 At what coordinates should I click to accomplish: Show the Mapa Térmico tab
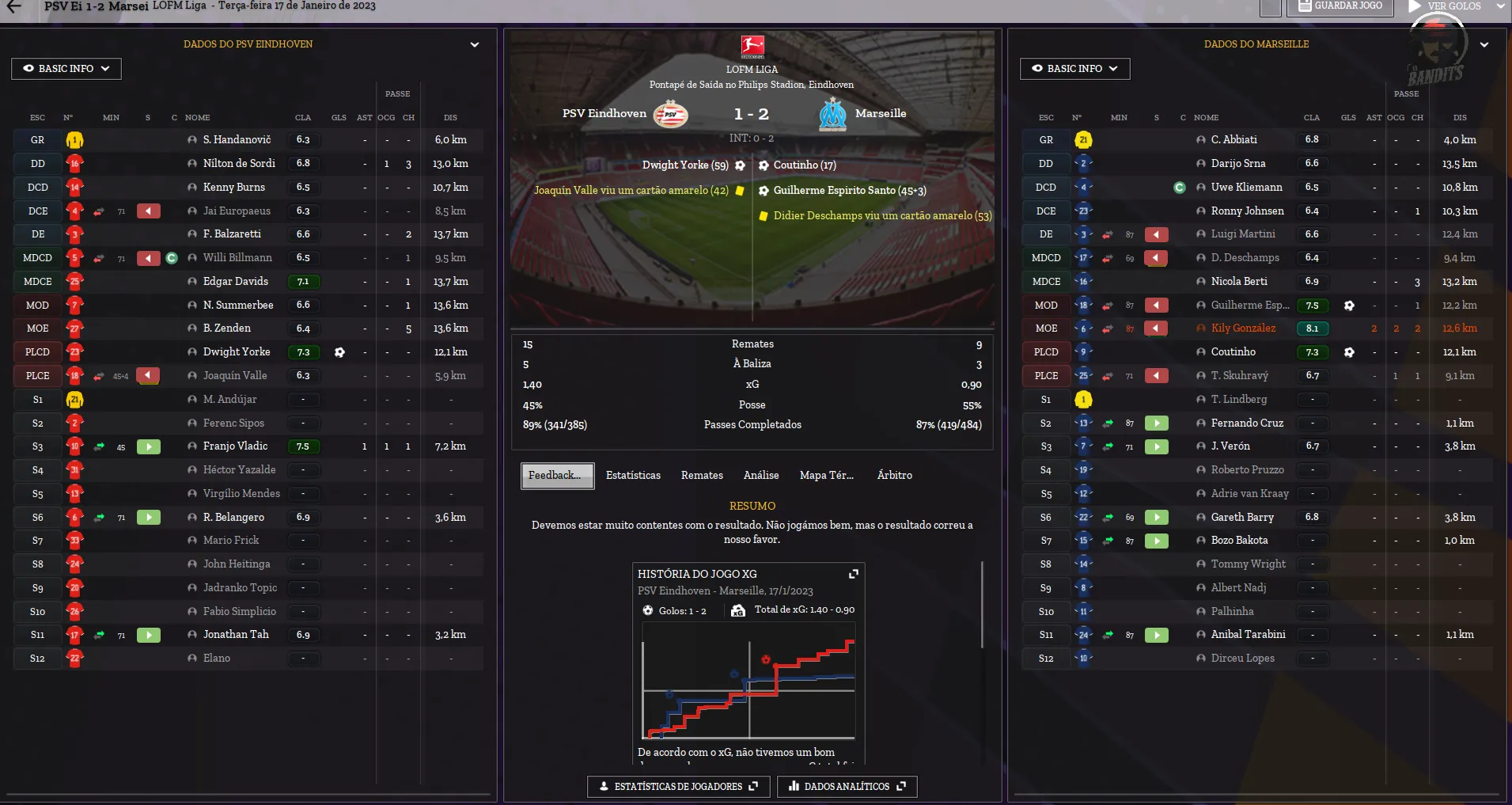[826, 475]
